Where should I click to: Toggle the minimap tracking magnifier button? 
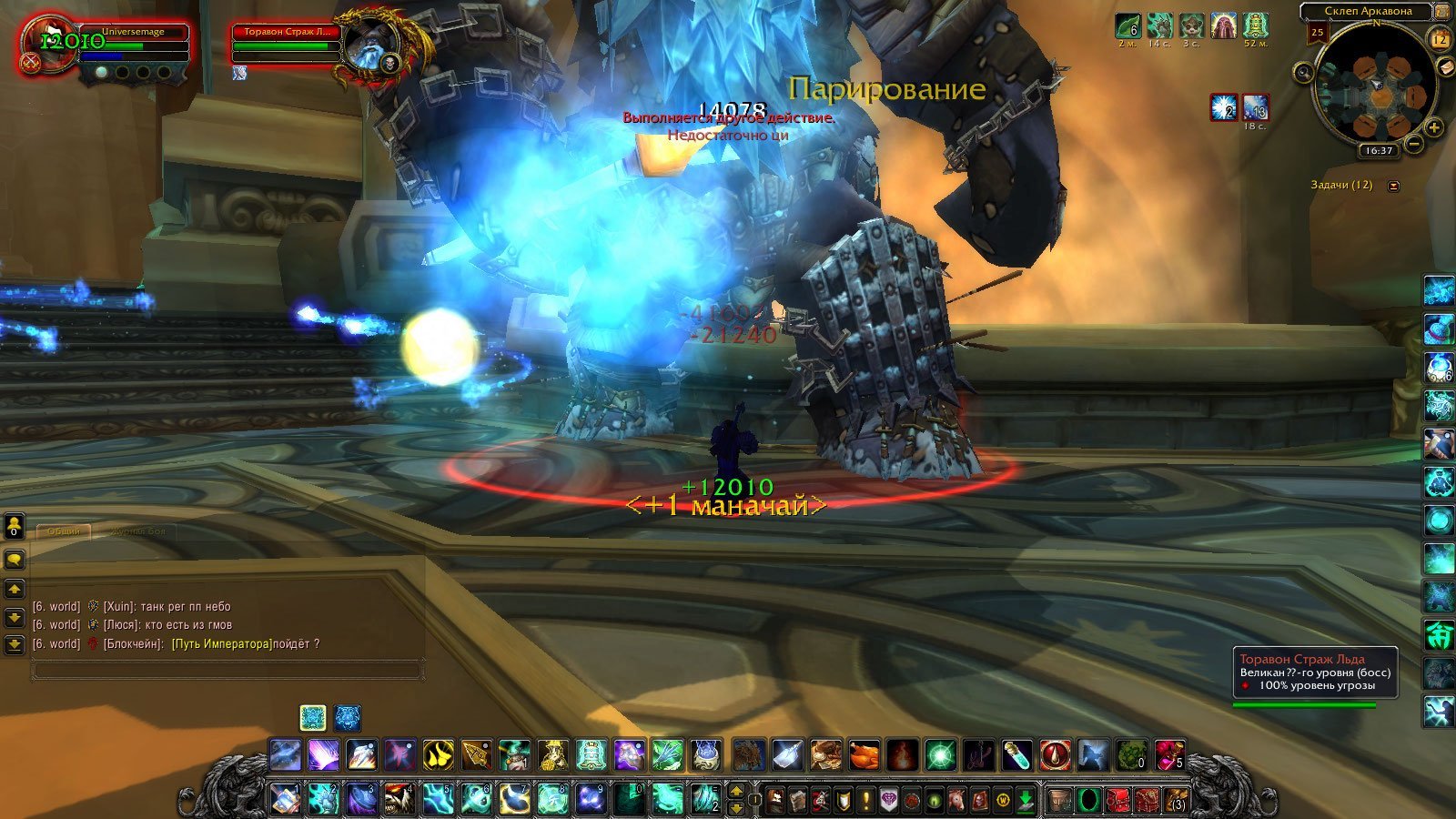tap(1303, 73)
